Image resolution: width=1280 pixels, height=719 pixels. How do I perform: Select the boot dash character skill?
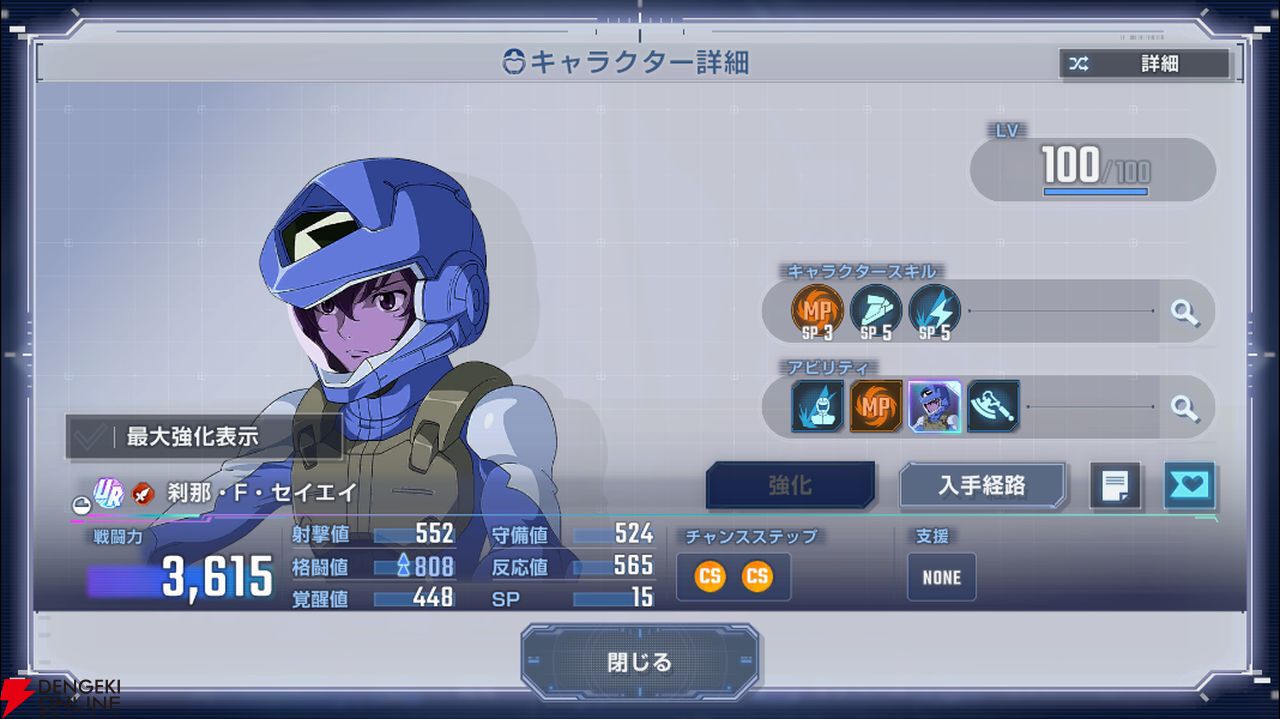pyautogui.click(x=875, y=311)
